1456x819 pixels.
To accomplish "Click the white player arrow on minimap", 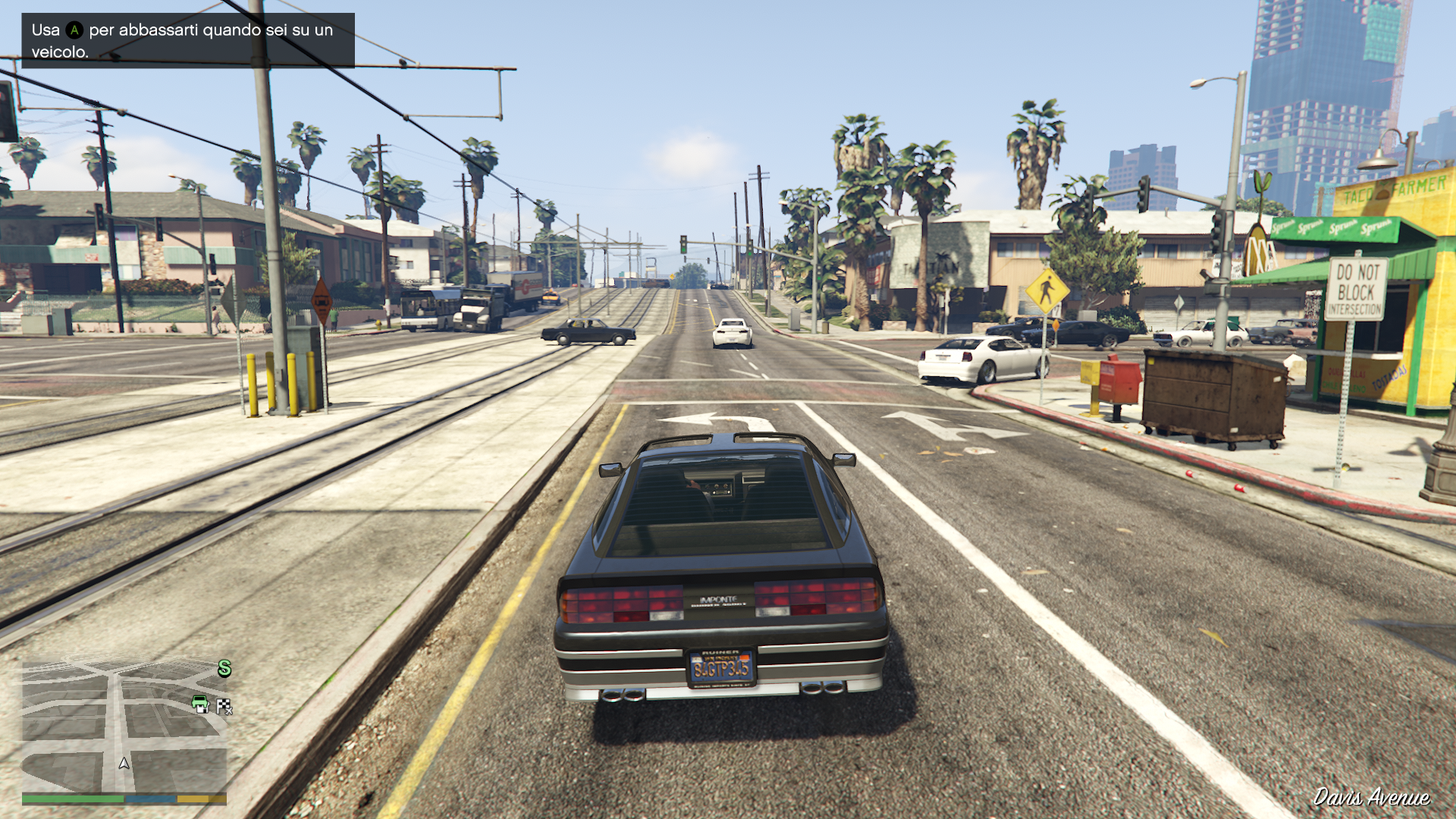I will coord(124,763).
